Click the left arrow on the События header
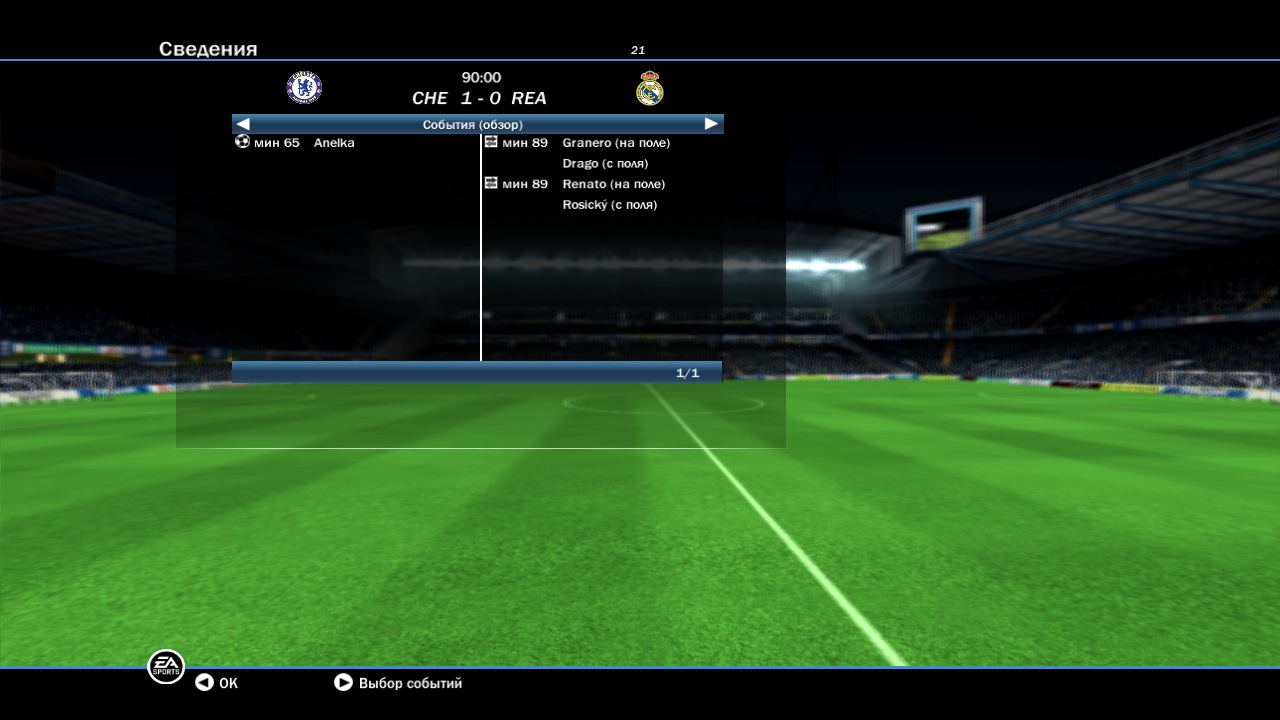1280x720 pixels. pyautogui.click(x=243, y=124)
